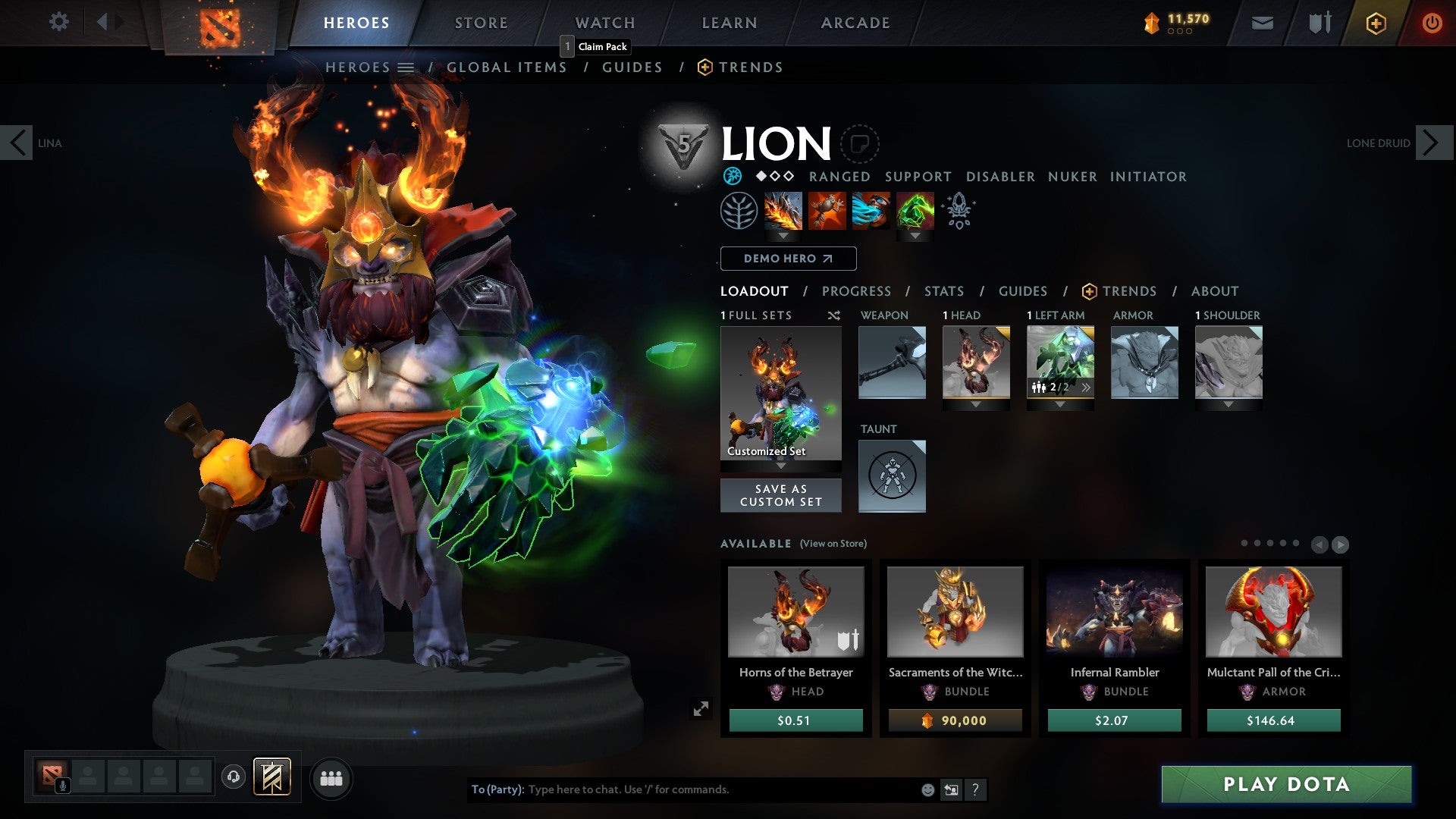Open the notifications mail icon

tap(1262, 22)
